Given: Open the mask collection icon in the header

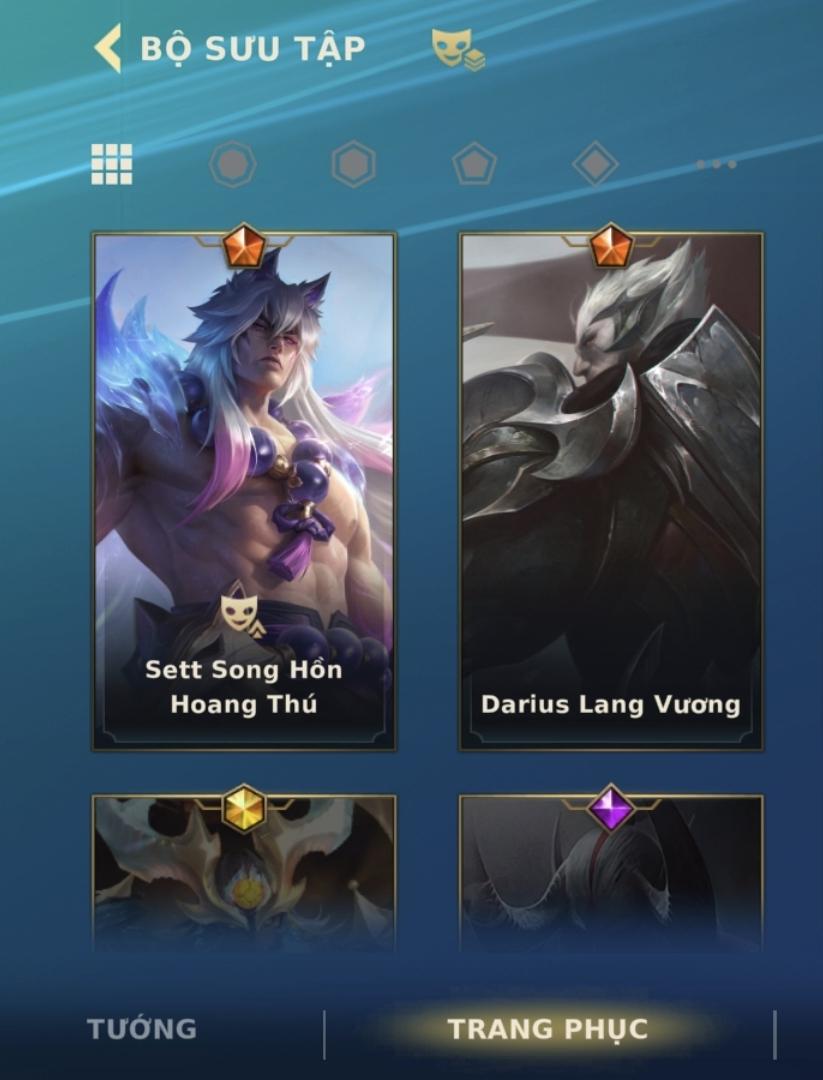Looking at the screenshot, I should [x=458, y=49].
